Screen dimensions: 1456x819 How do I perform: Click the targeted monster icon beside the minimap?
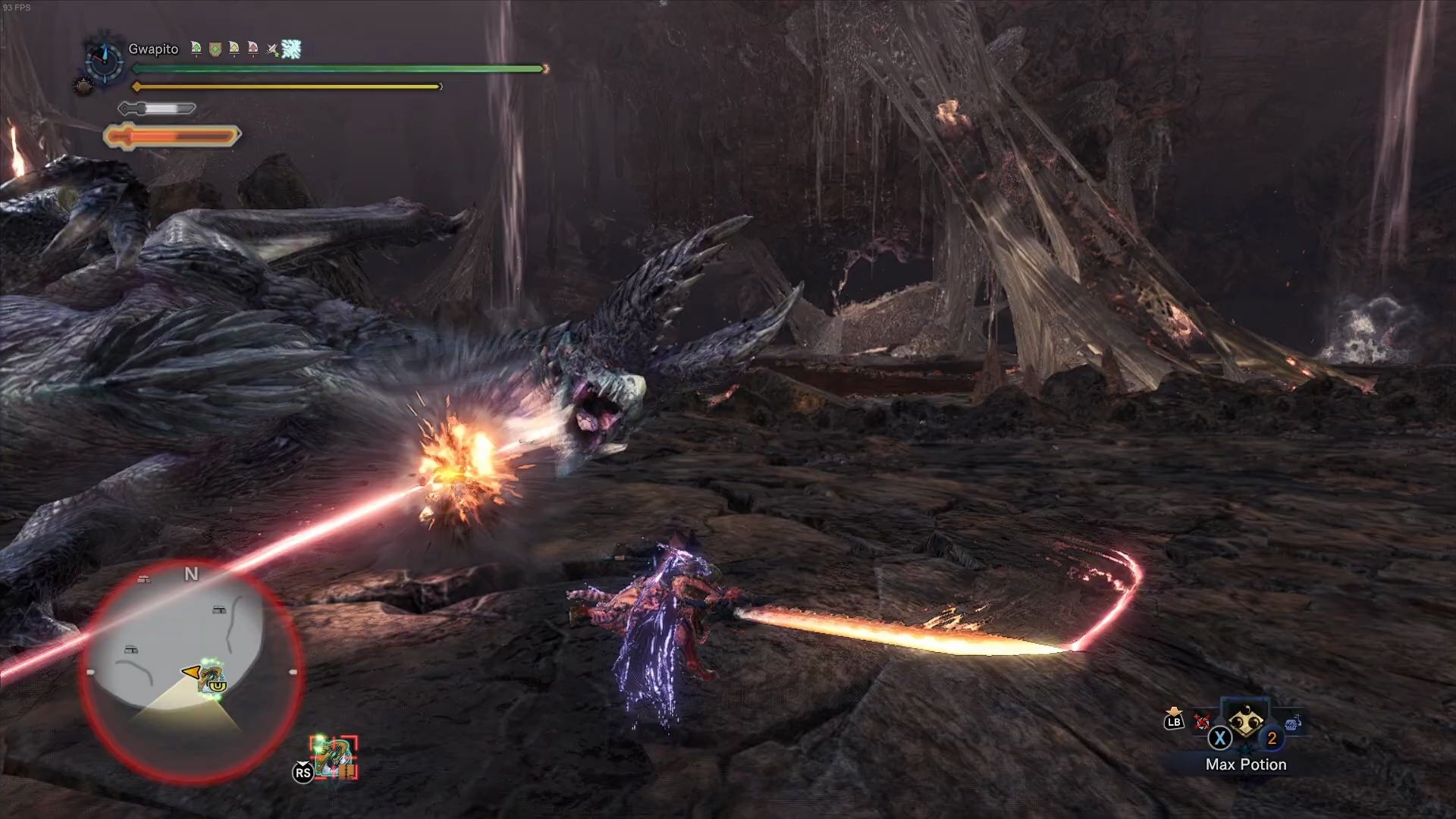pos(334,757)
